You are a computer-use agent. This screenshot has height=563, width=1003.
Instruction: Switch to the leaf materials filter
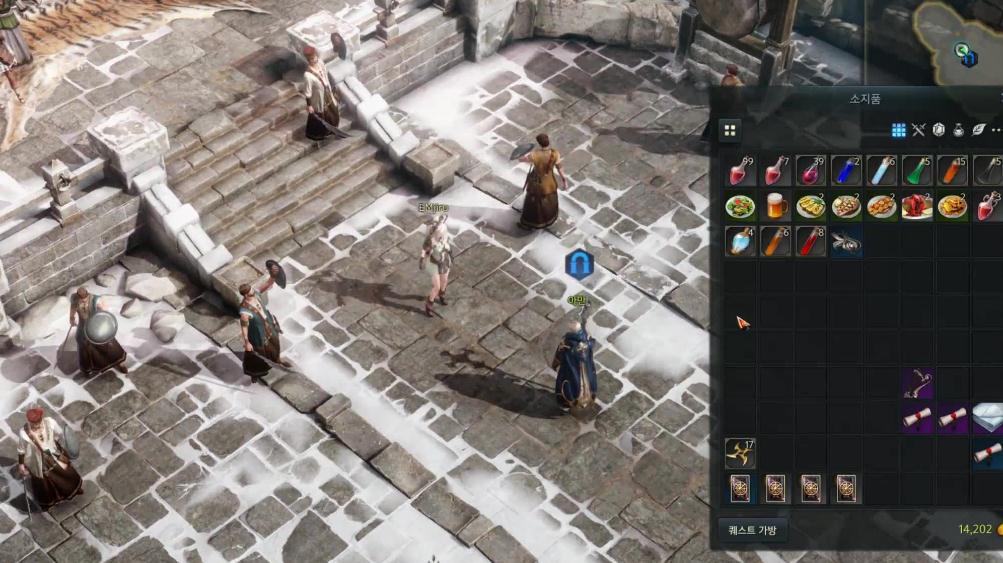click(979, 130)
